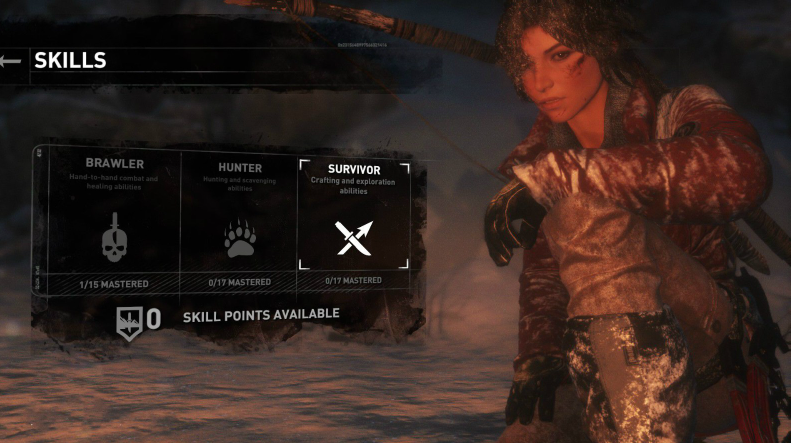The height and width of the screenshot is (443, 791).
Task: Go back using the Skills arrow
Action: [11, 61]
